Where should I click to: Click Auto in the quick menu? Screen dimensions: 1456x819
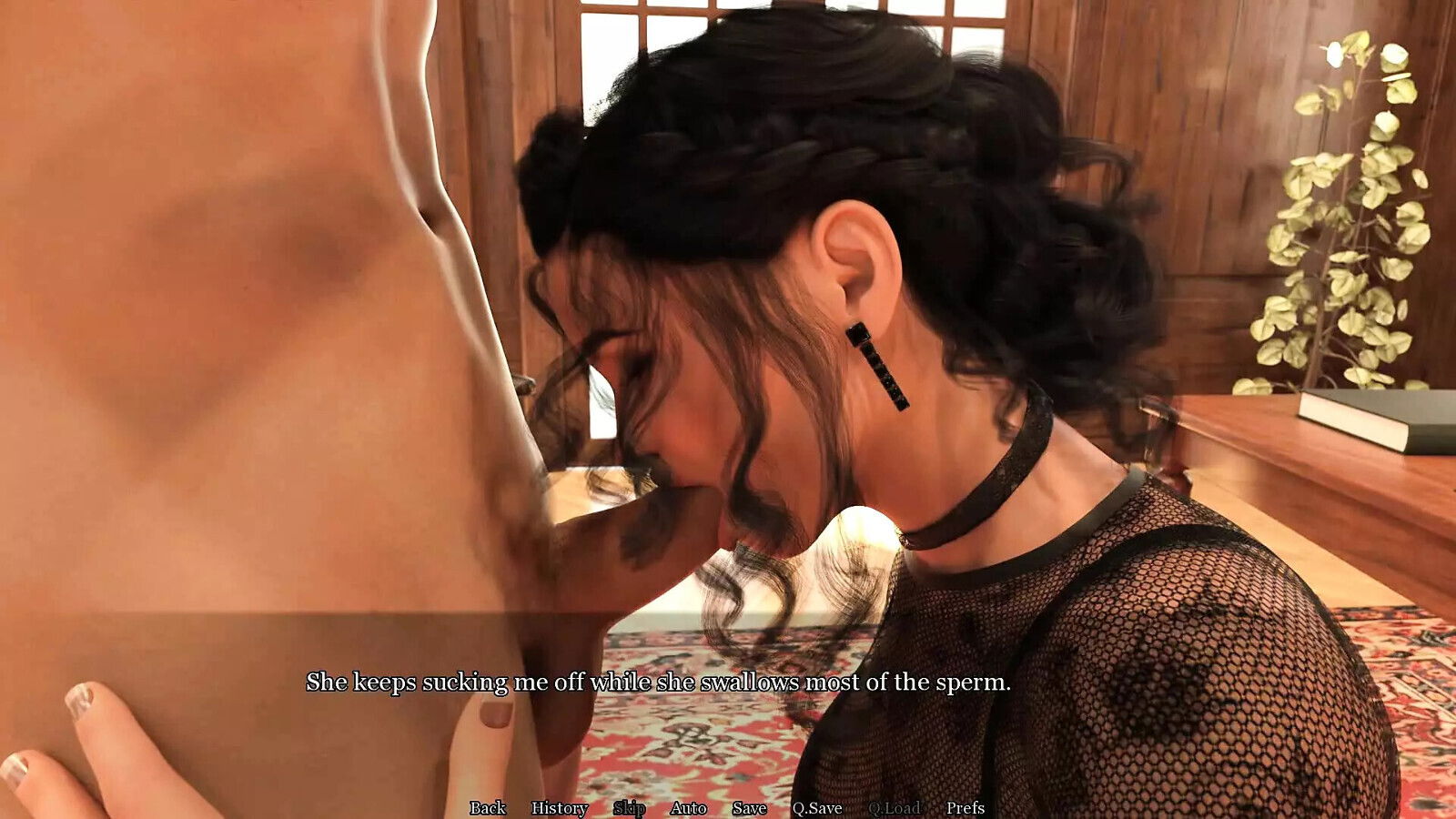(689, 808)
